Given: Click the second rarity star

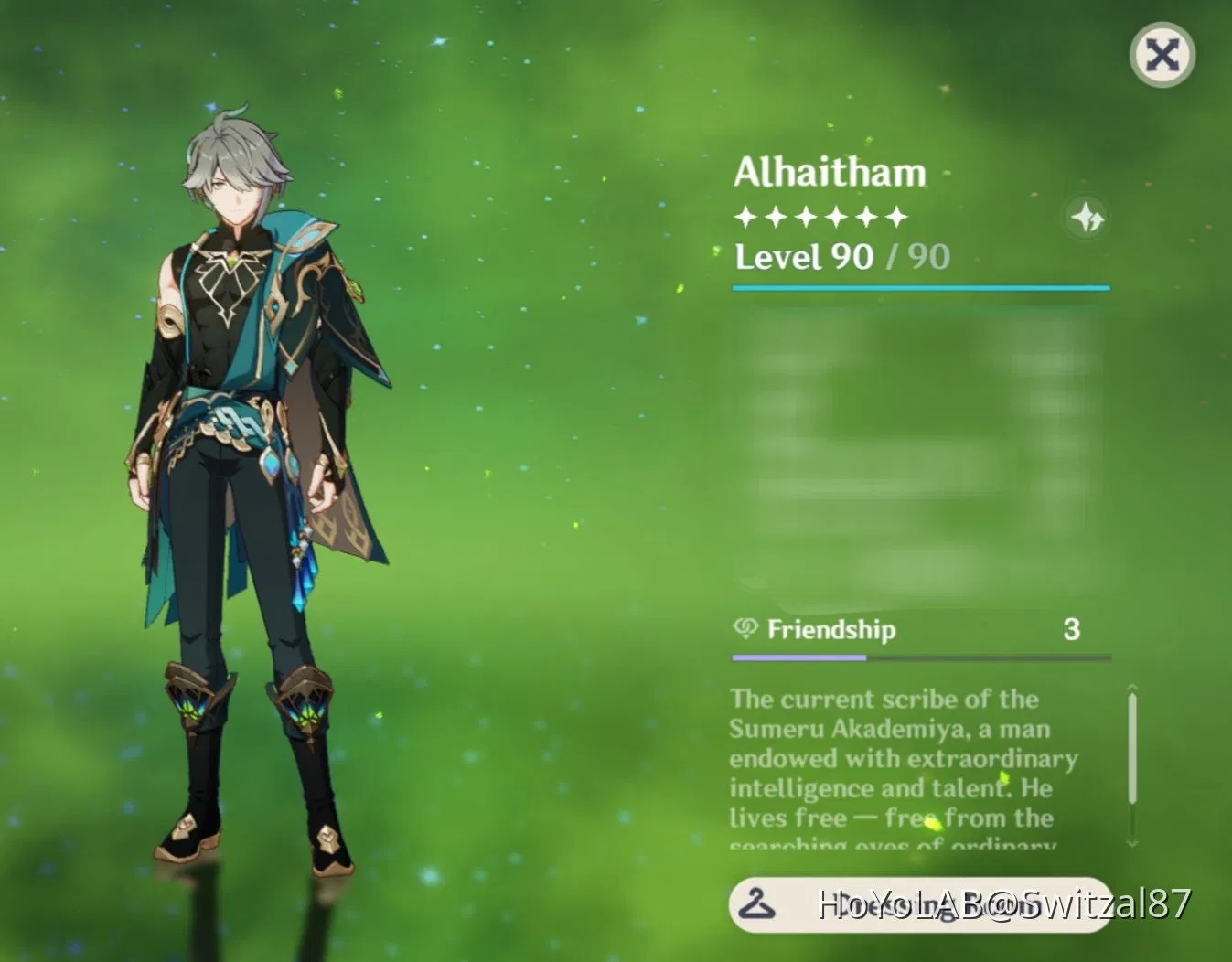Looking at the screenshot, I should [x=777, y=216].
